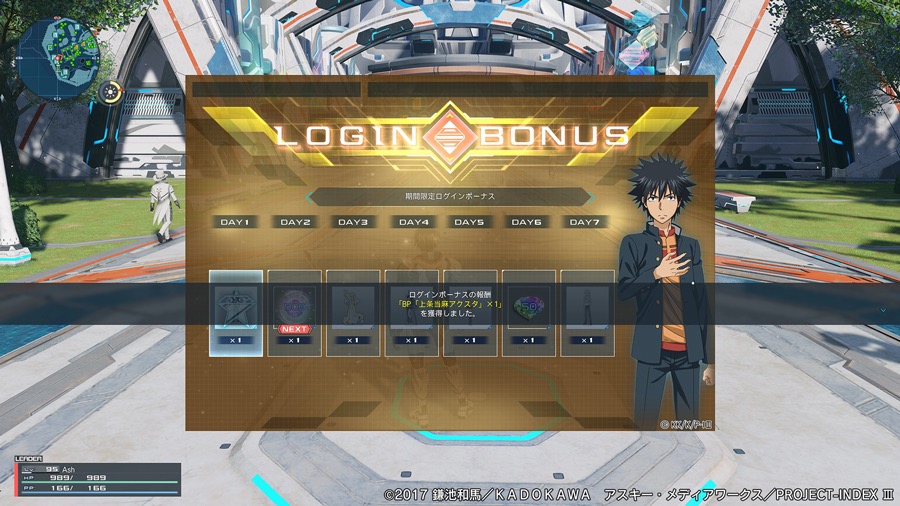Click the DAY2 label
Image resolution: width=900 pixels, height=506 pixels.
(295, 222)
